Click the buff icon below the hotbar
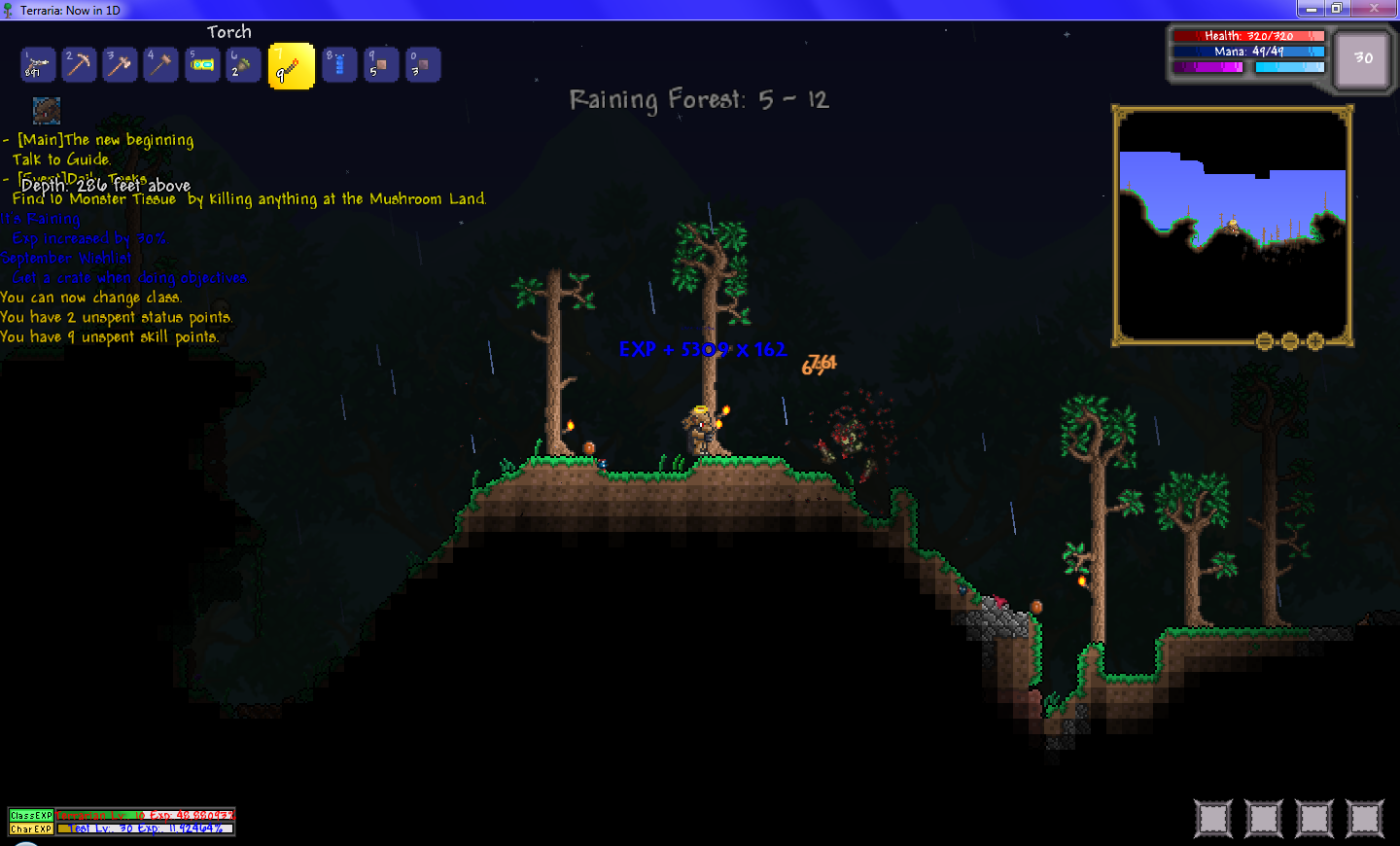This screenshot has height=846, width=1400. tap(46, 110)
